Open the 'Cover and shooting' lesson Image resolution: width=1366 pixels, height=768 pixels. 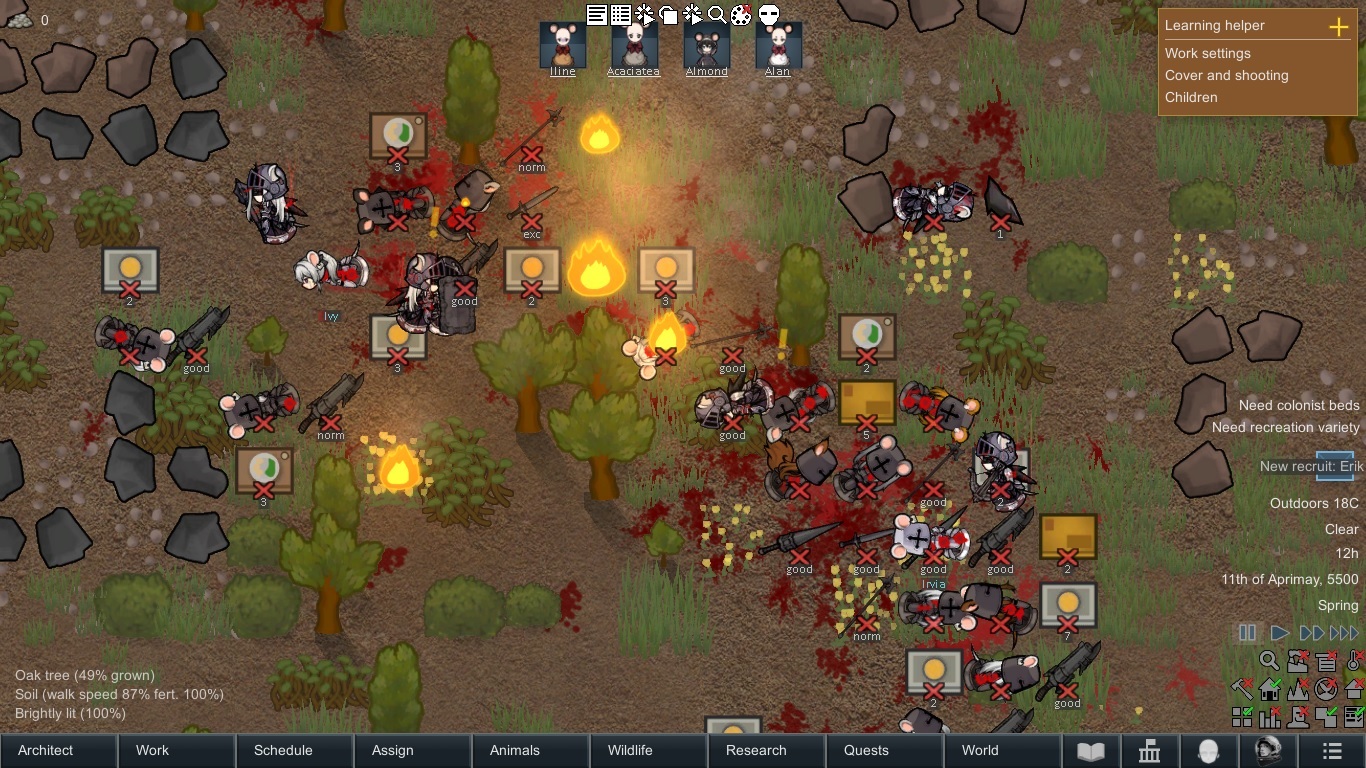1226,75
